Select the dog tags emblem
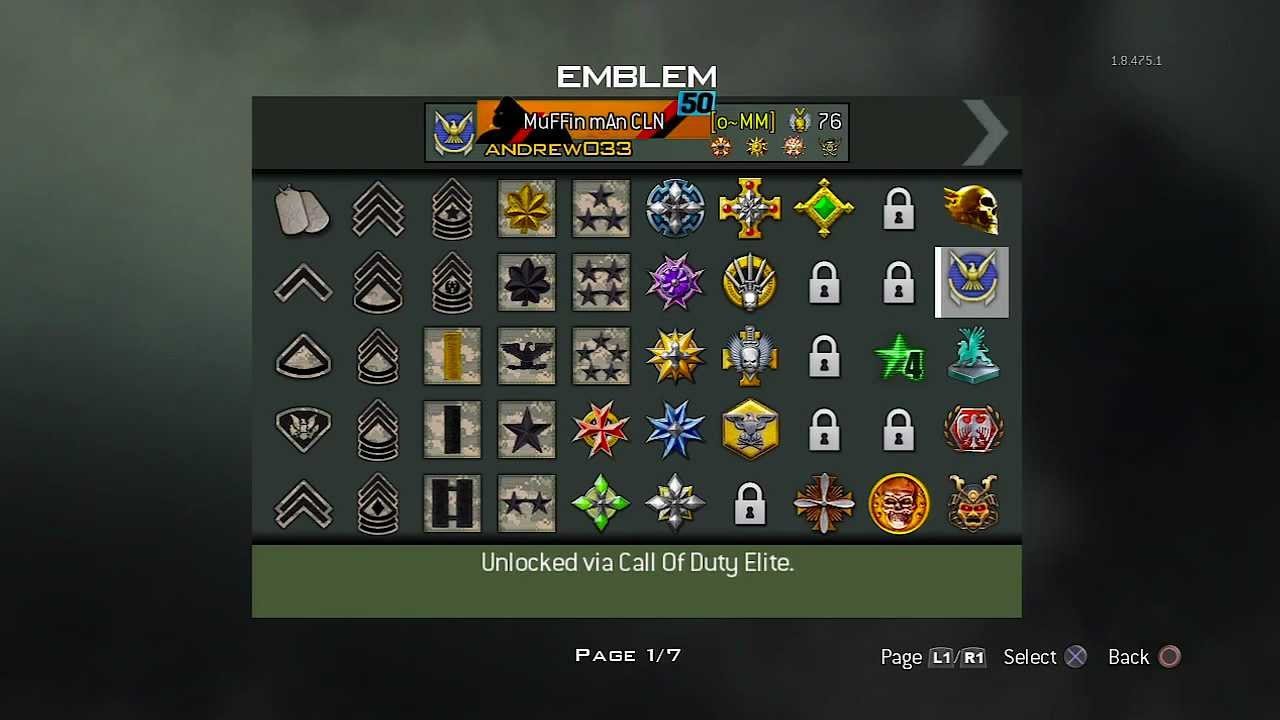The width and height of the screenshot is (1280, 720). coord(303,209)
